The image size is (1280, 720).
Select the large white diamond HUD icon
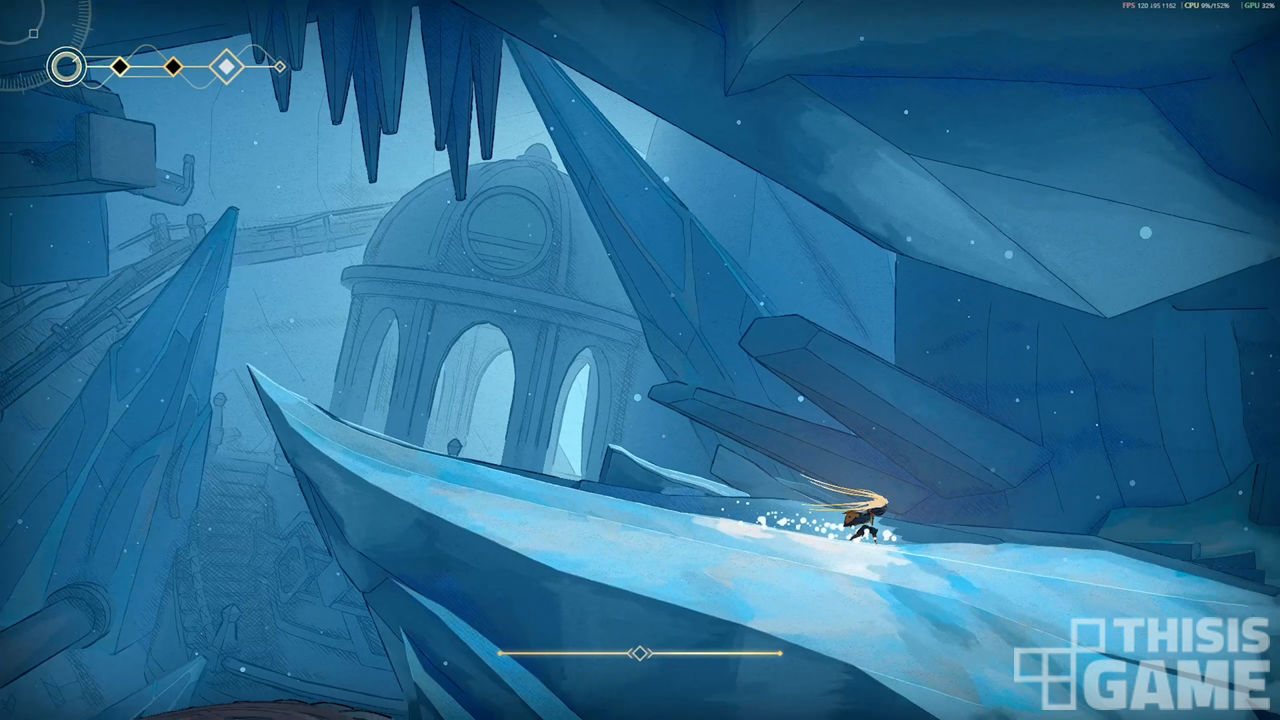pyautogui.click(x=227, y=67)
